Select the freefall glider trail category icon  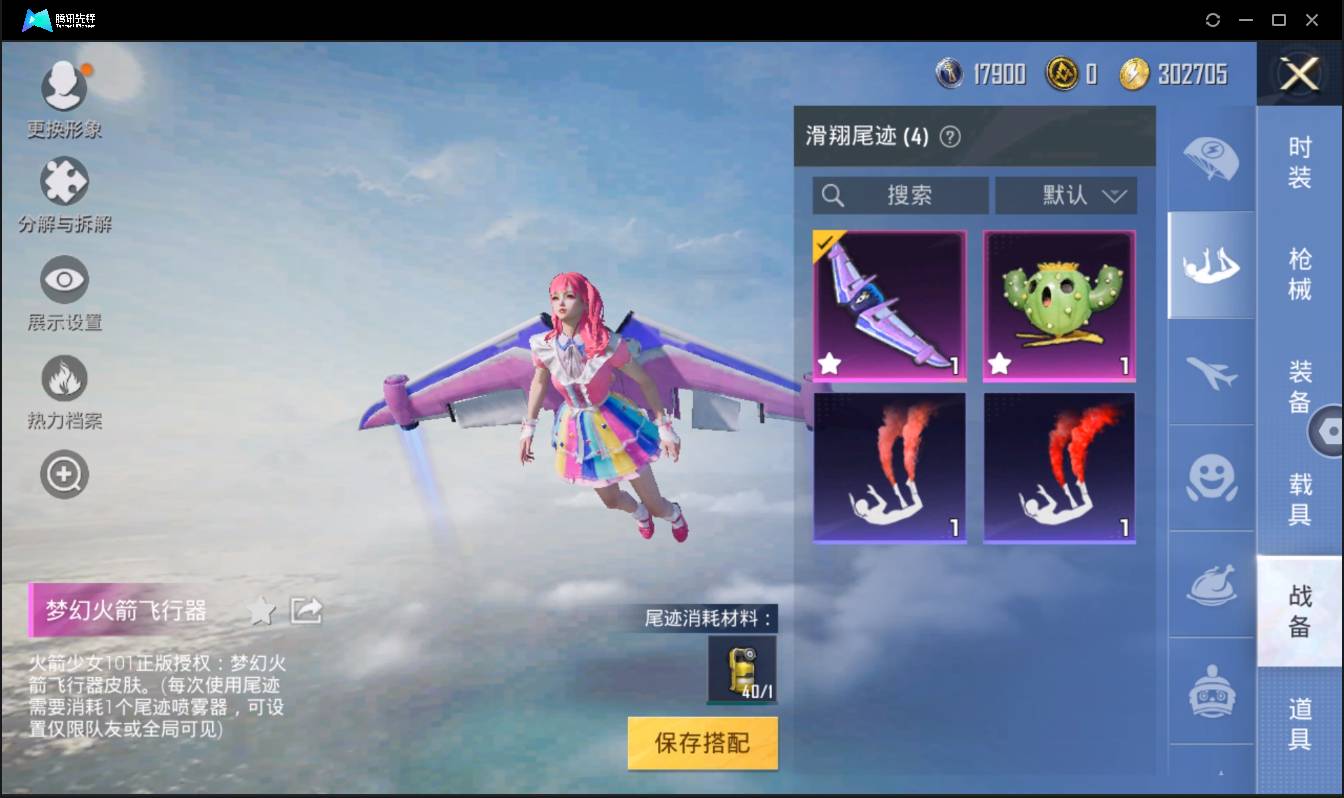pos(1210,266)
